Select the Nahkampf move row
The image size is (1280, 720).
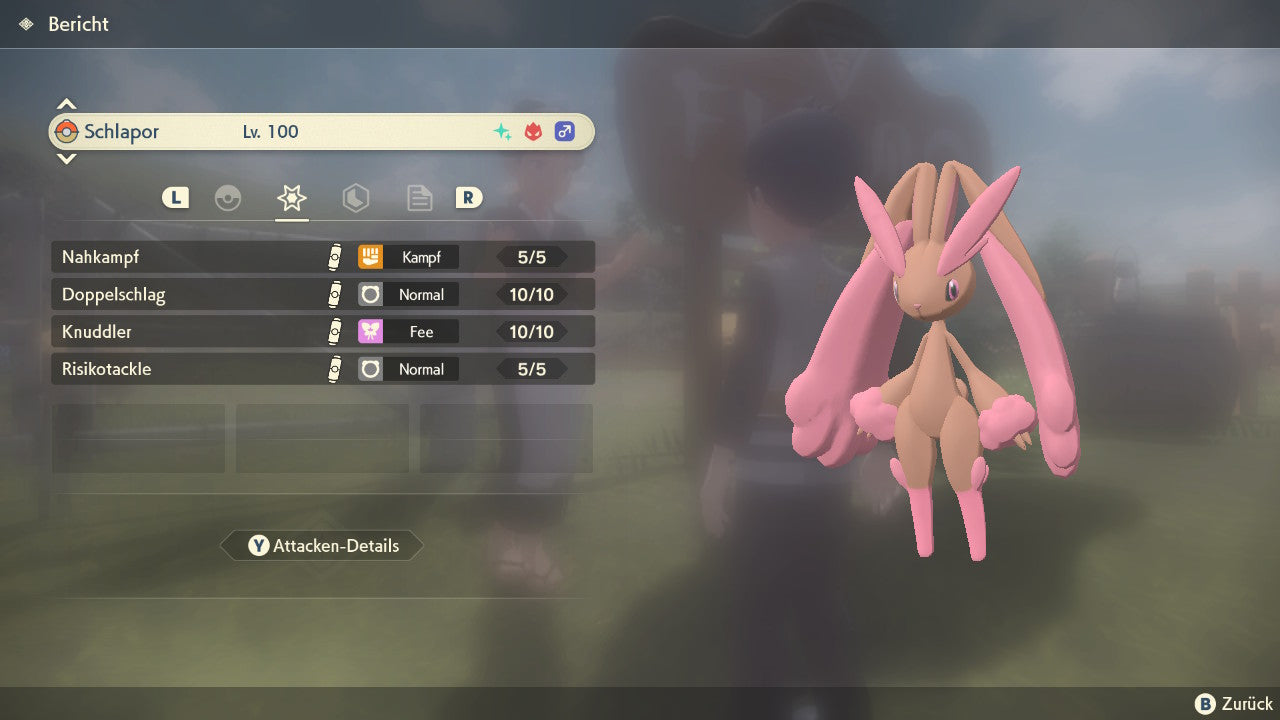(322, 257)
